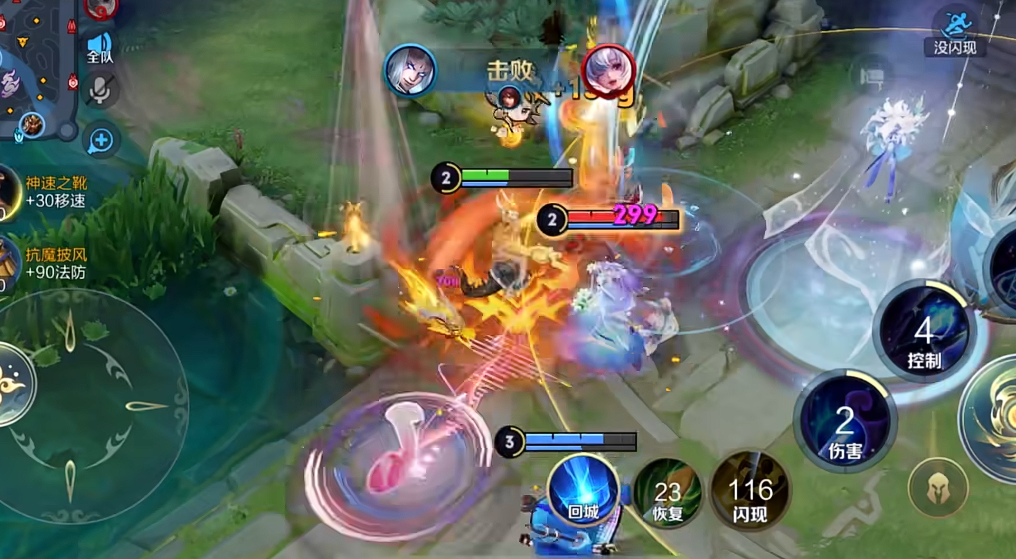Activate the 回城 recall button

583,492
